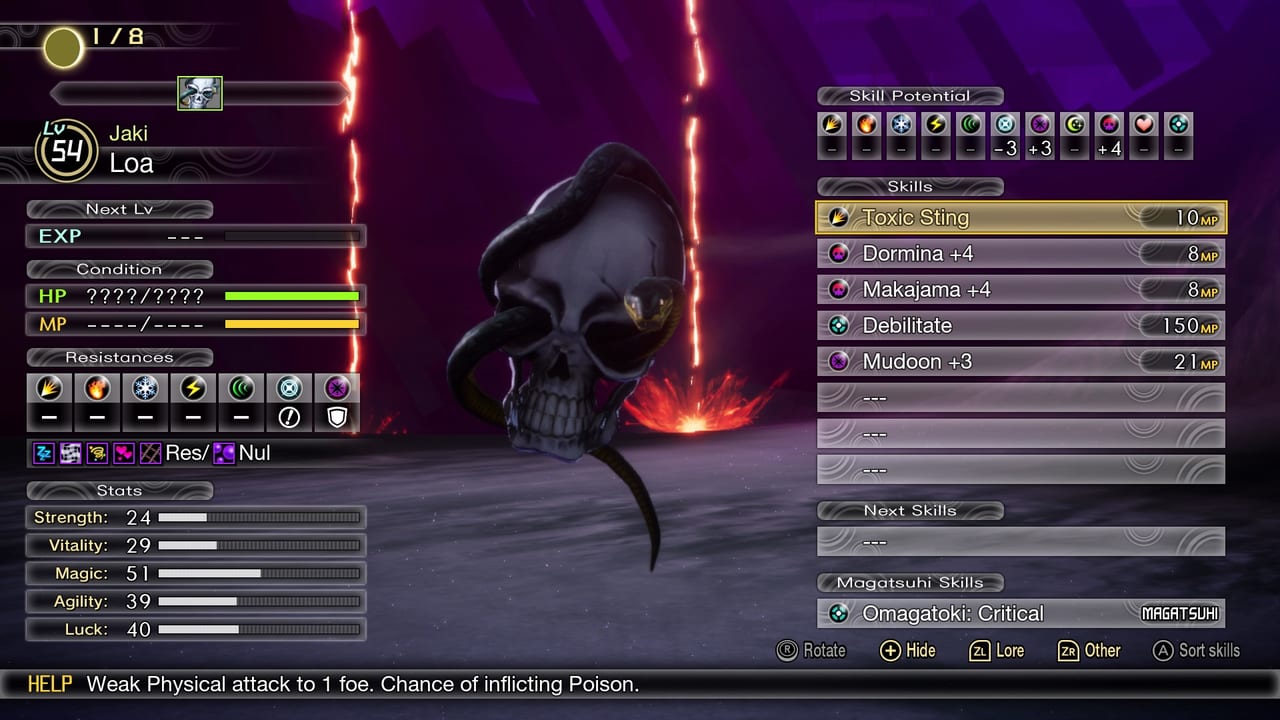This screenshot has width=1280, height=720.
Task: Expand the Next Skills section
Action: pos(910,510)
